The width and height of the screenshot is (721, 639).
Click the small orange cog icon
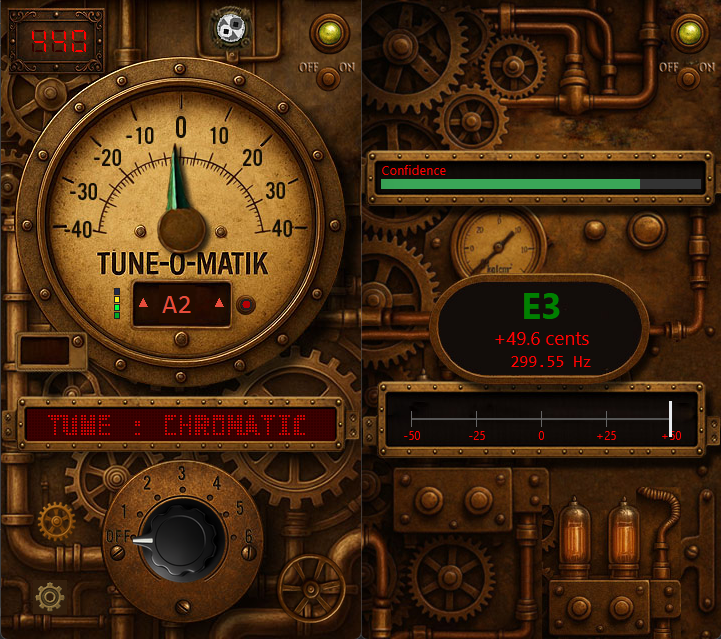tap(56, 520)
